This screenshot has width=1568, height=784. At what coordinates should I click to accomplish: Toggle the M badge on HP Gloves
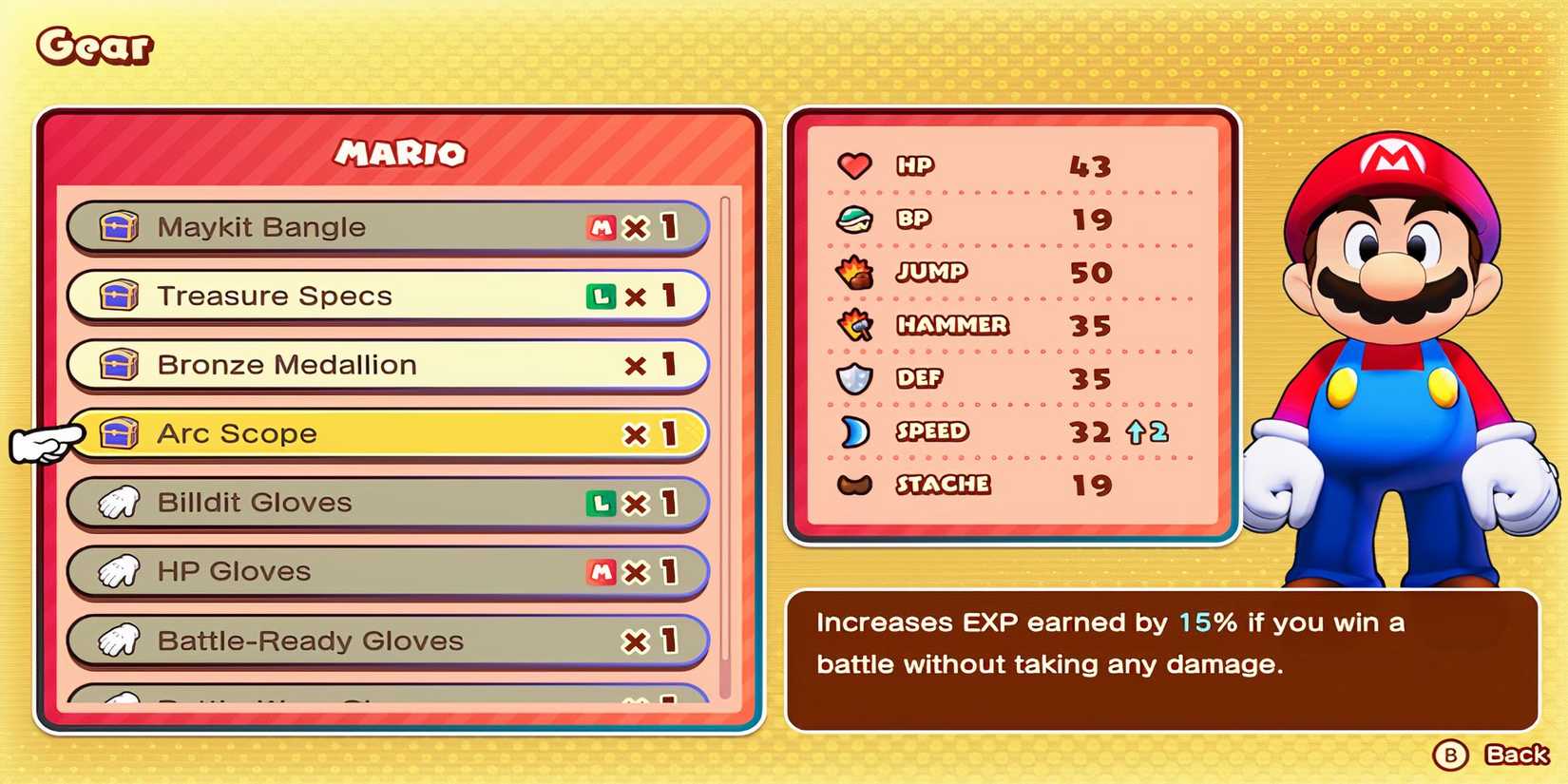[x=600, y=572]
